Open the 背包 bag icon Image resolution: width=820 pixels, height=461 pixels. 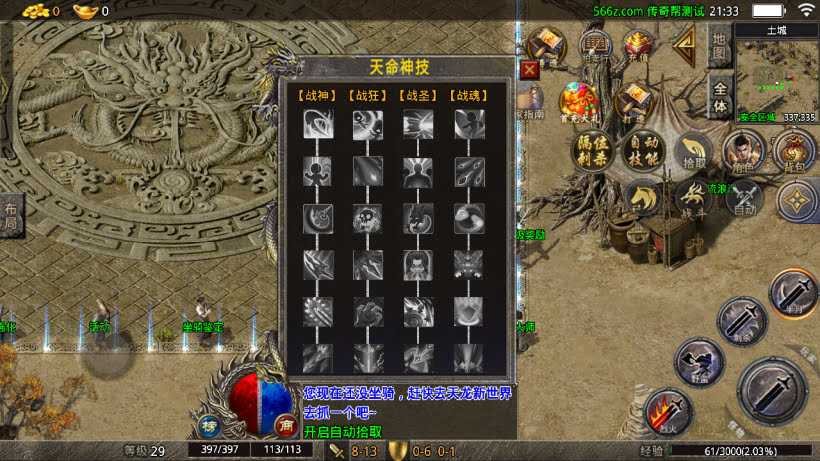point(794,152)
